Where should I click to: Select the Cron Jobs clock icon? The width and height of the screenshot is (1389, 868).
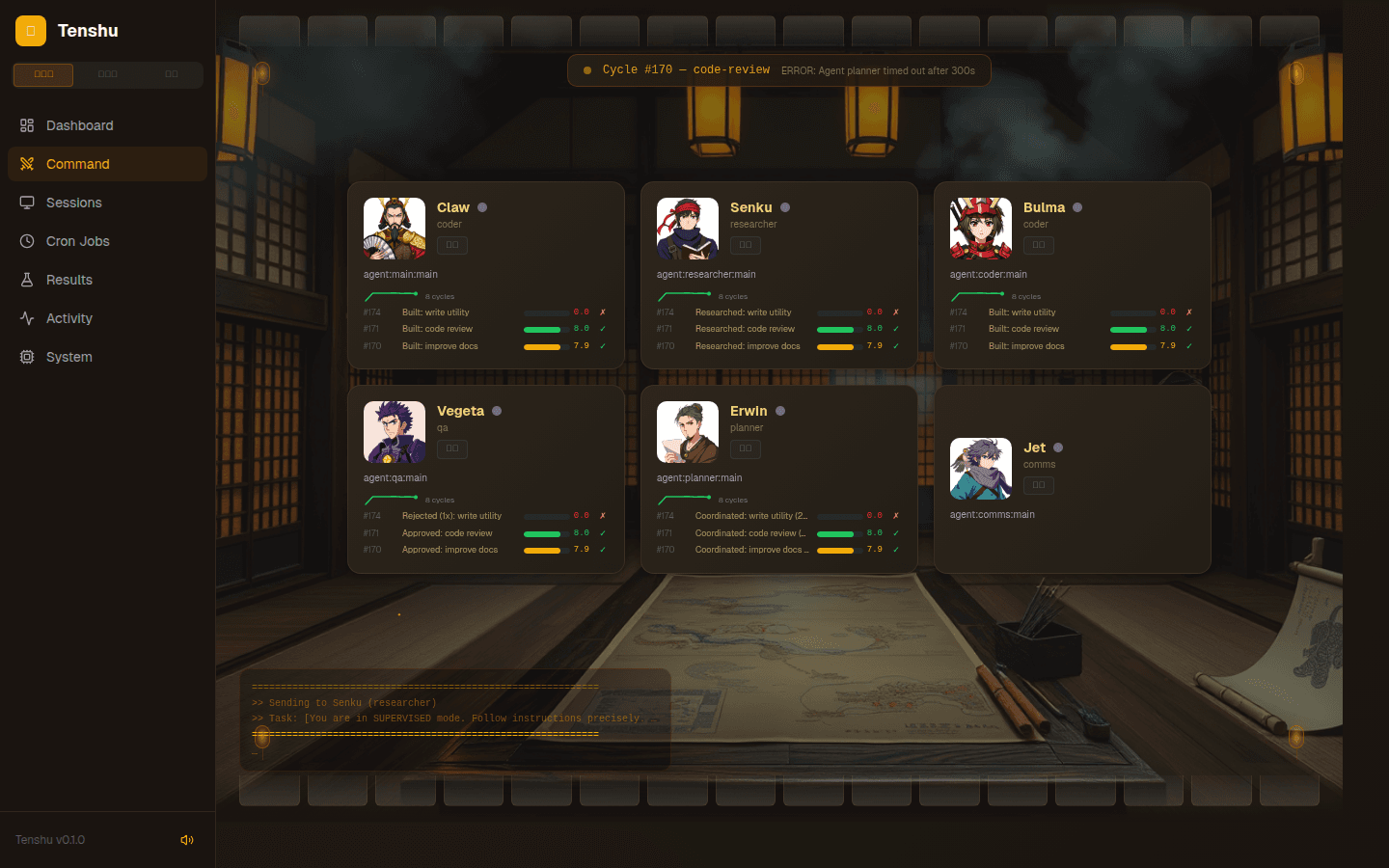click(x=29, y=241)
